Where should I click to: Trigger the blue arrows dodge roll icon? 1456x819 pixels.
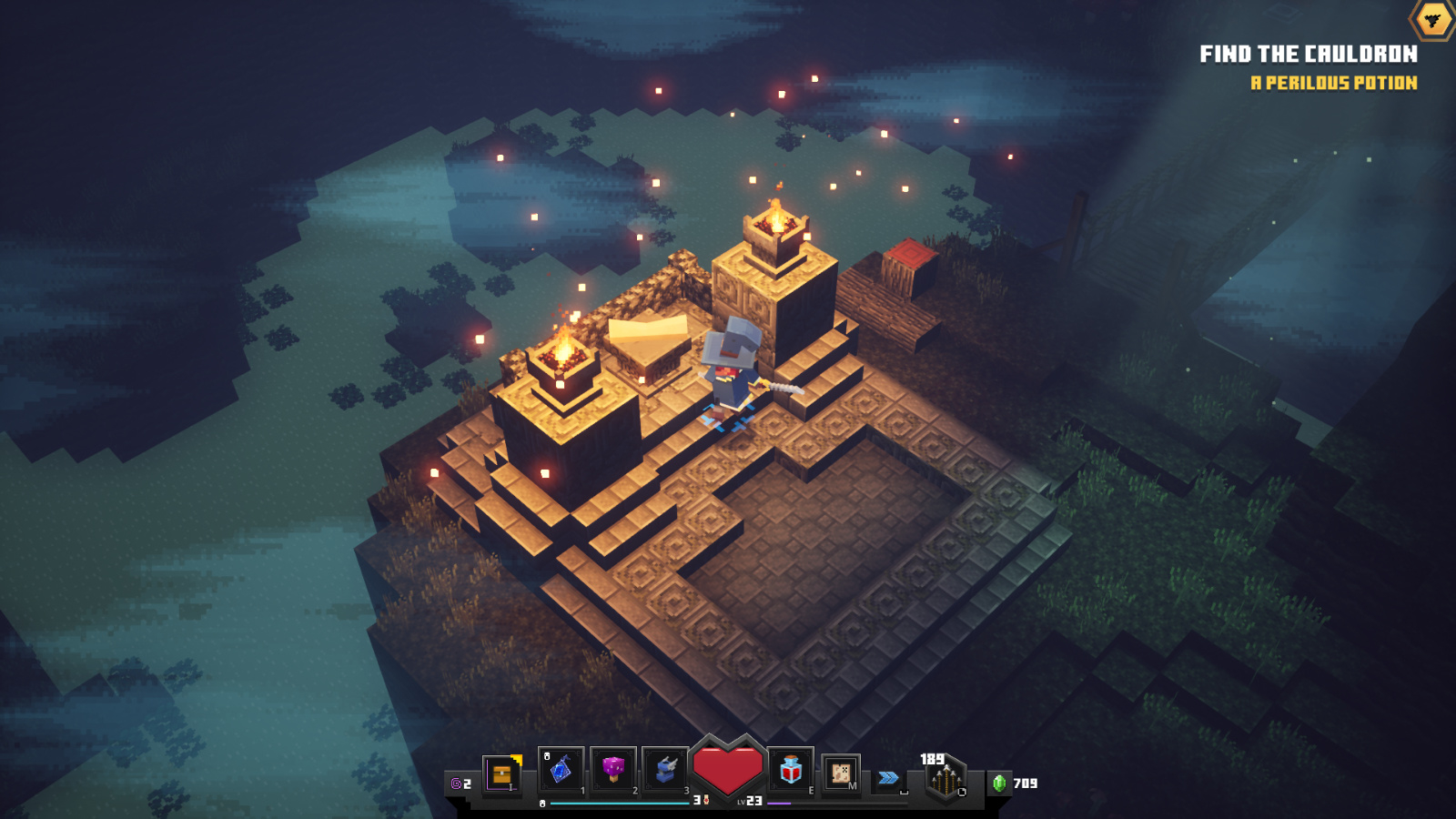pos(888,778)
